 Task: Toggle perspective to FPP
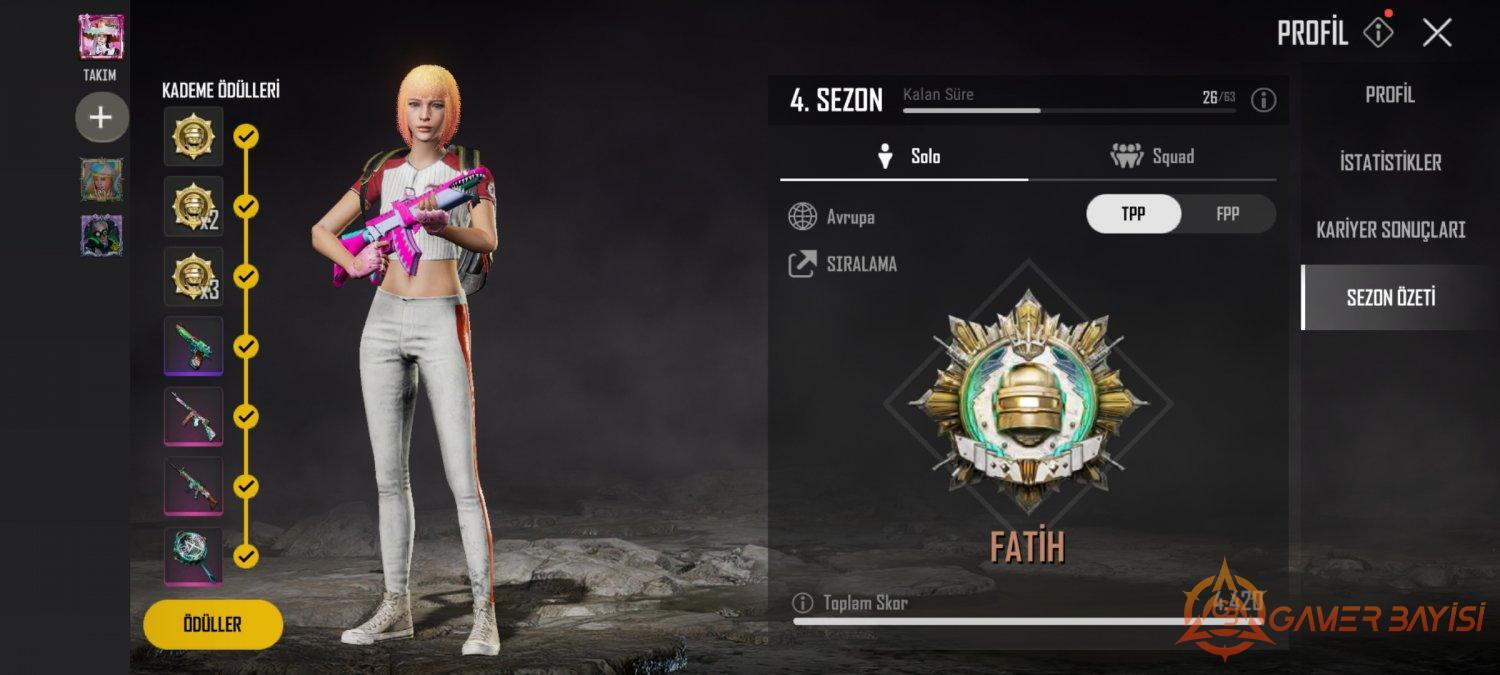click(x=1227, y=214)
